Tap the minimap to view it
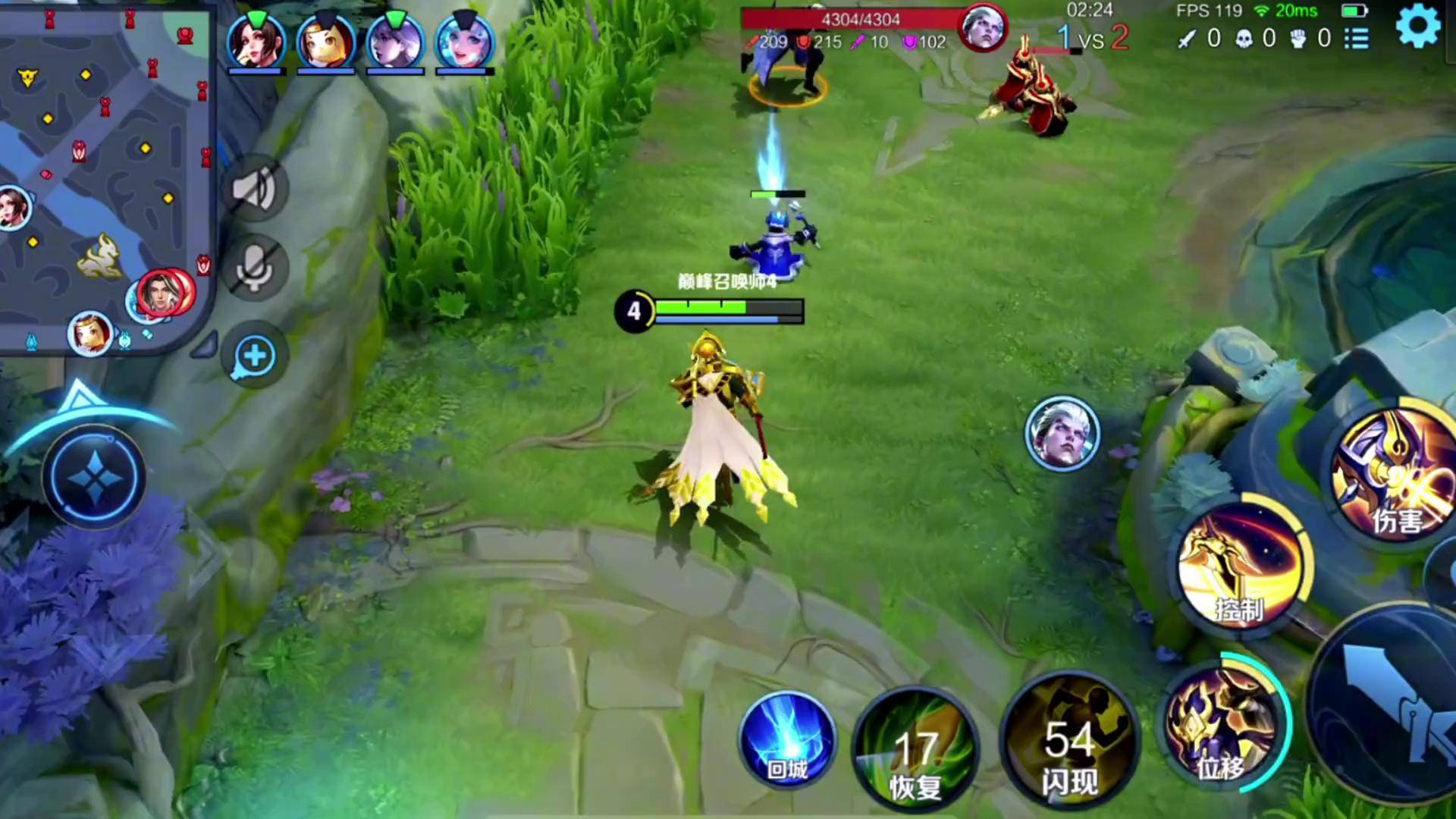This screenshot has height=819, width=1456. (x=105, y=174)
